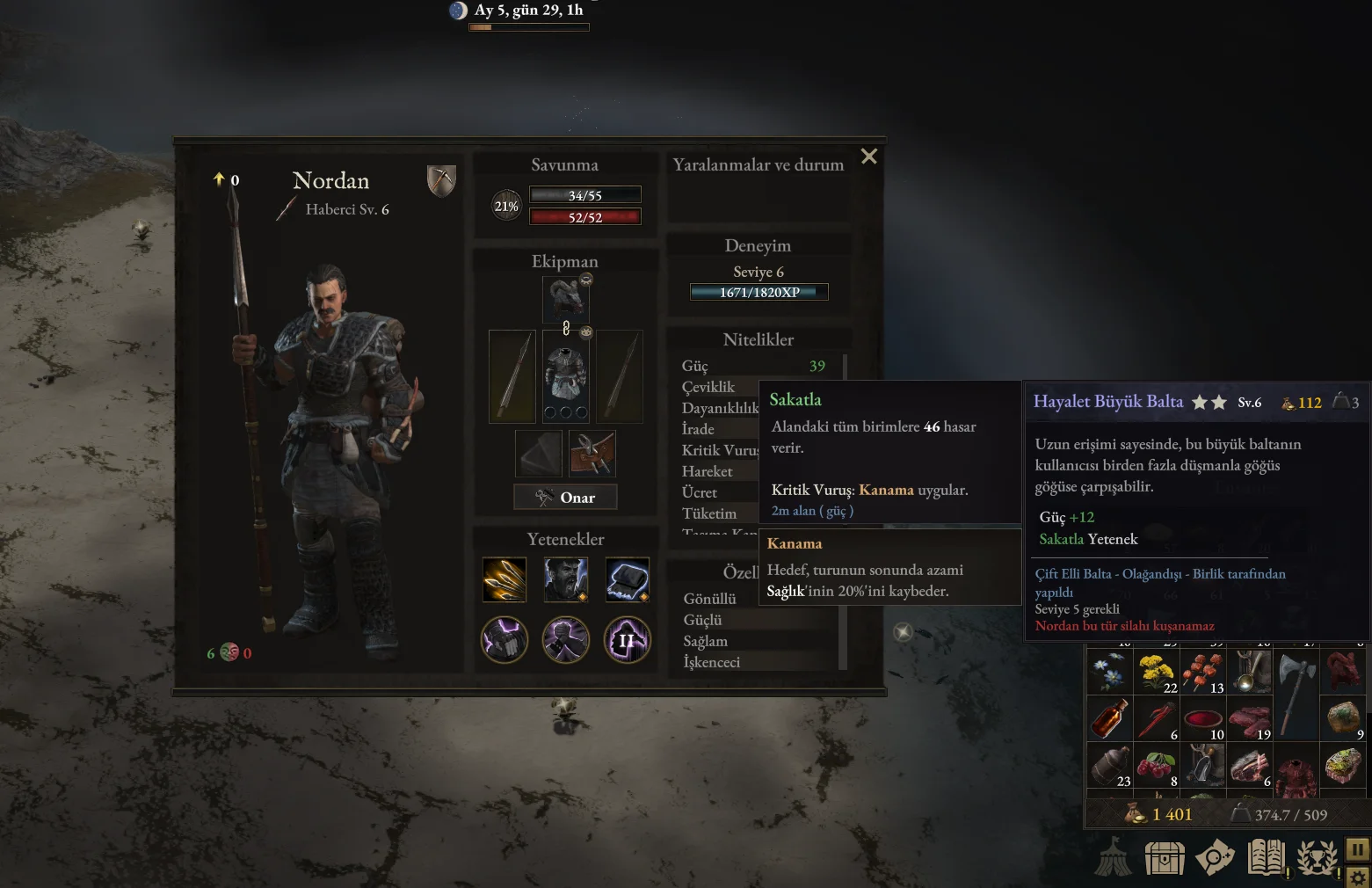Viewport: 1372px width, 888px height.
Task: Select the yellow flowers inventory stack
Action: (1157, 673)
